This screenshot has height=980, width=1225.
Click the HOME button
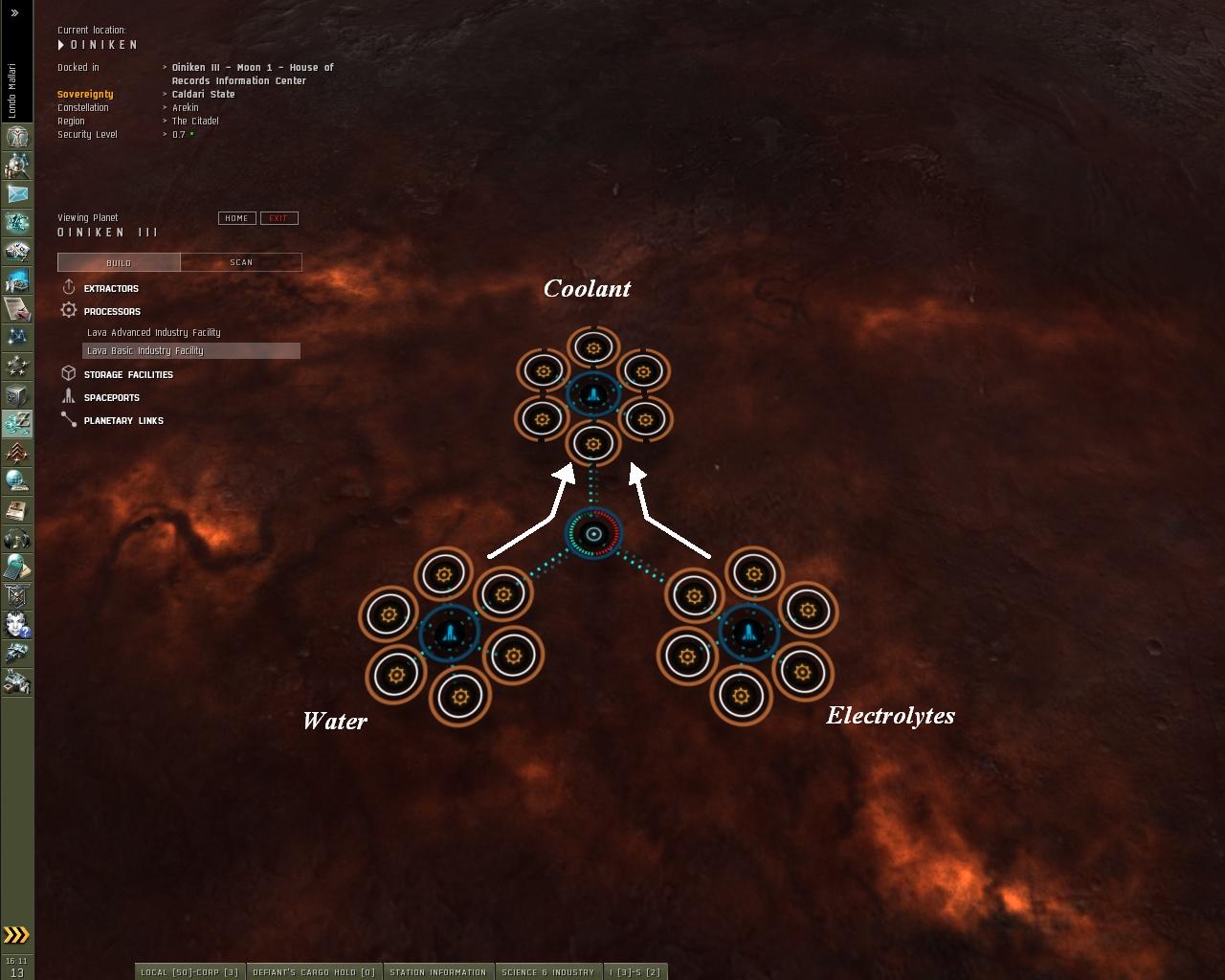tap(236, 218)
